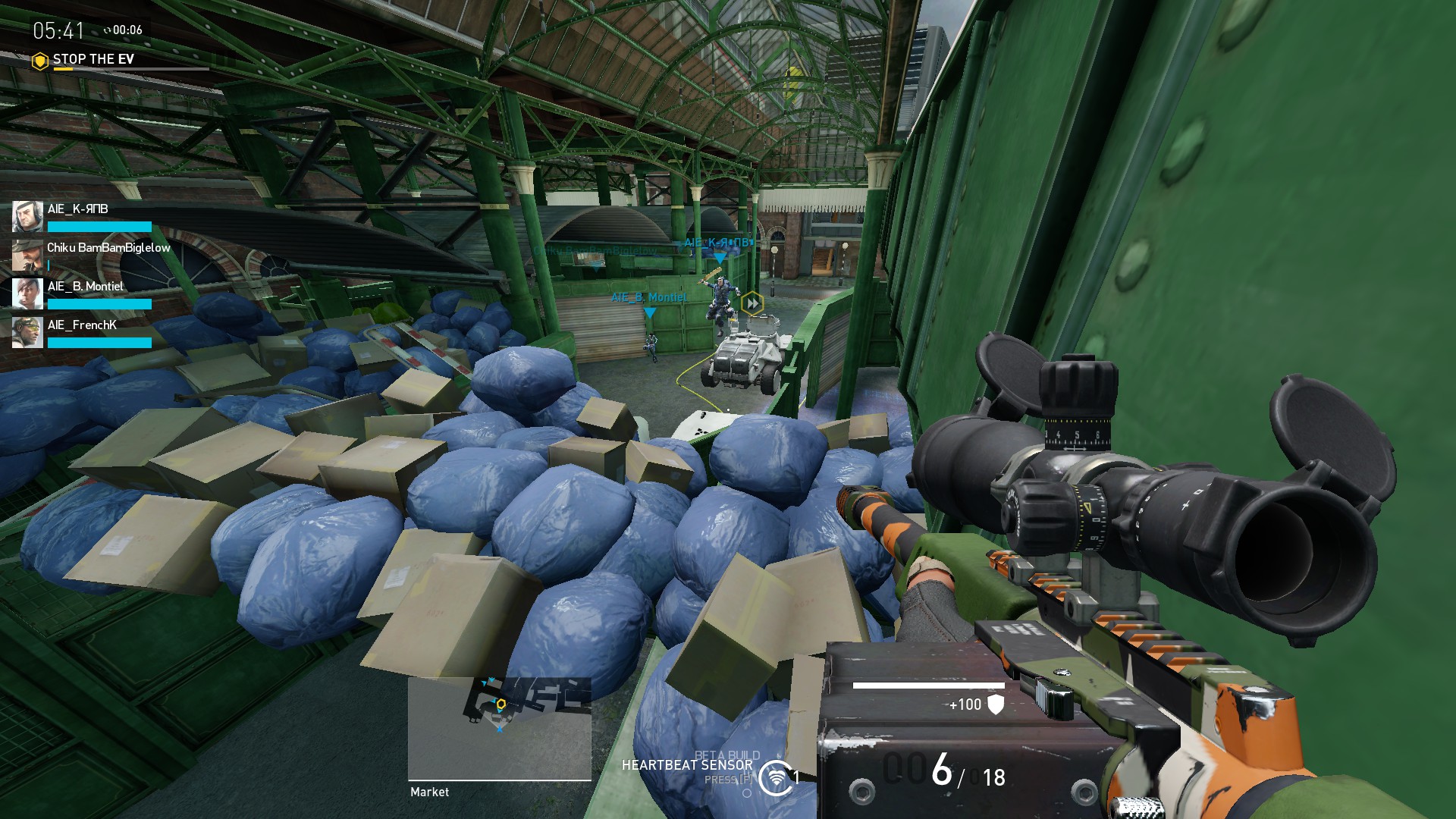The image size is (1456, 819).
Task: Click the Stop the EV objective tracker
Action: pyautogui.click(x=93, y=59)
